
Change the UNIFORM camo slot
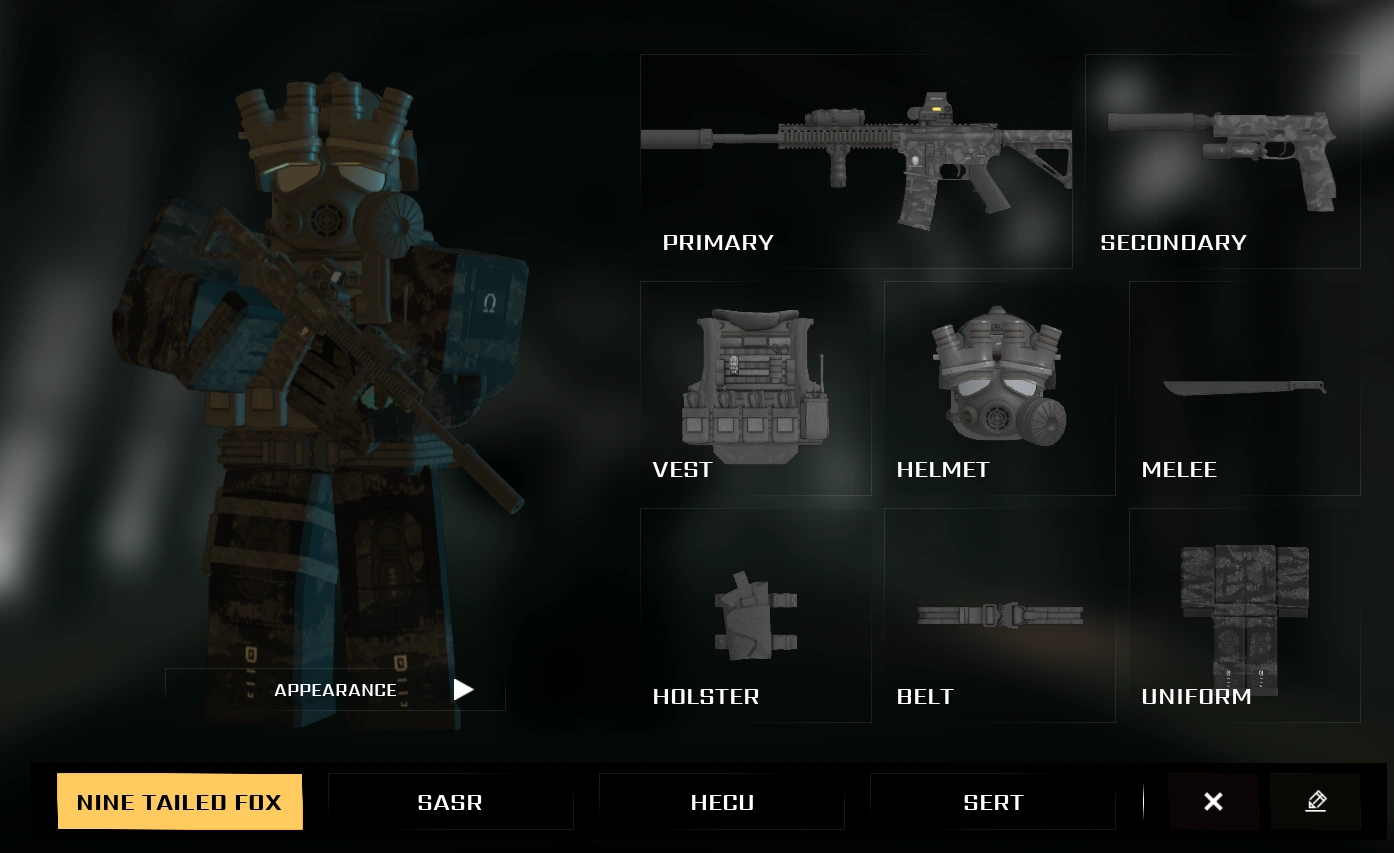click(1244, 615)
